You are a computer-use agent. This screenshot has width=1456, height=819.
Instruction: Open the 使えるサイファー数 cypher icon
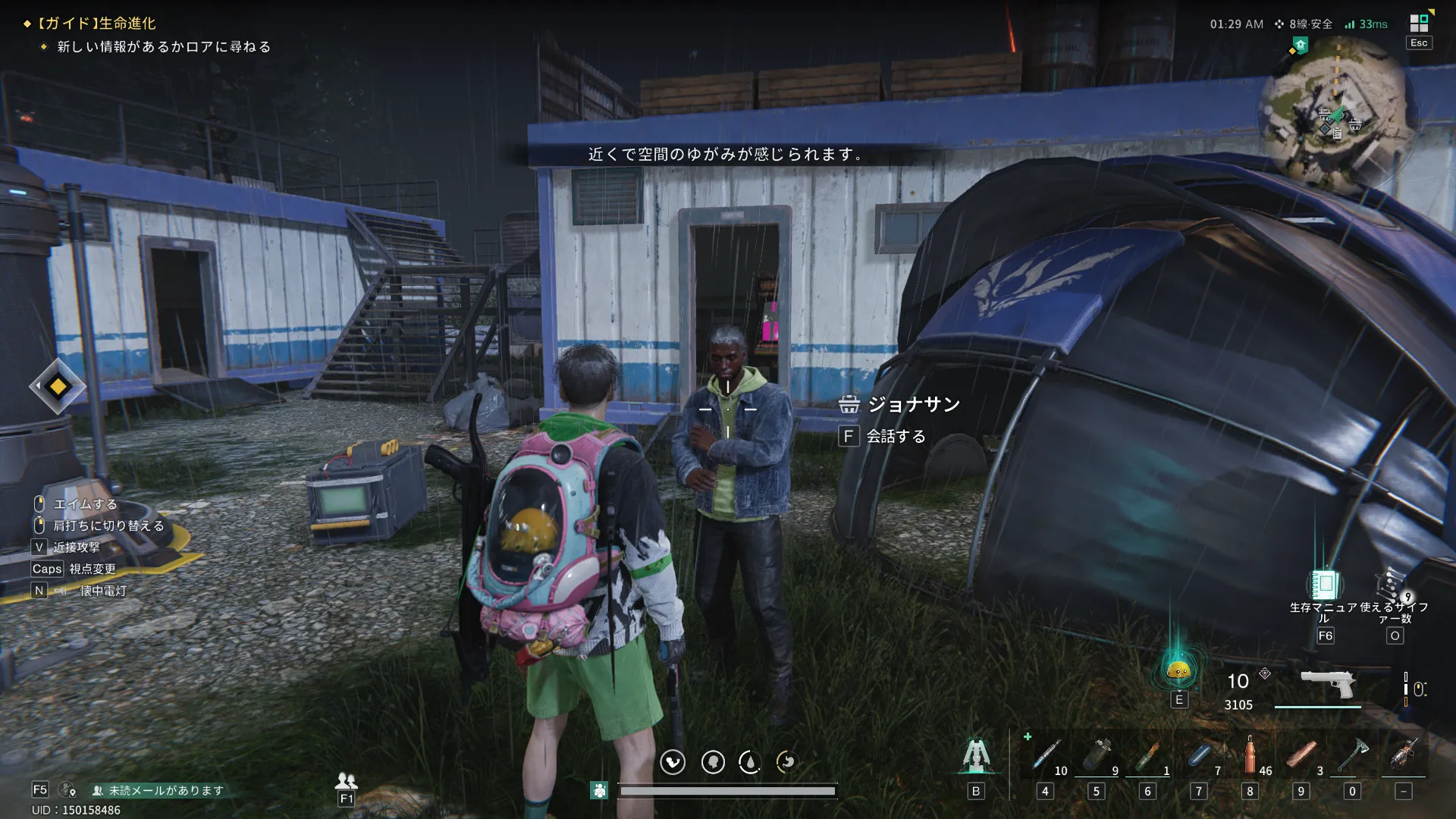pos(1394,585)
